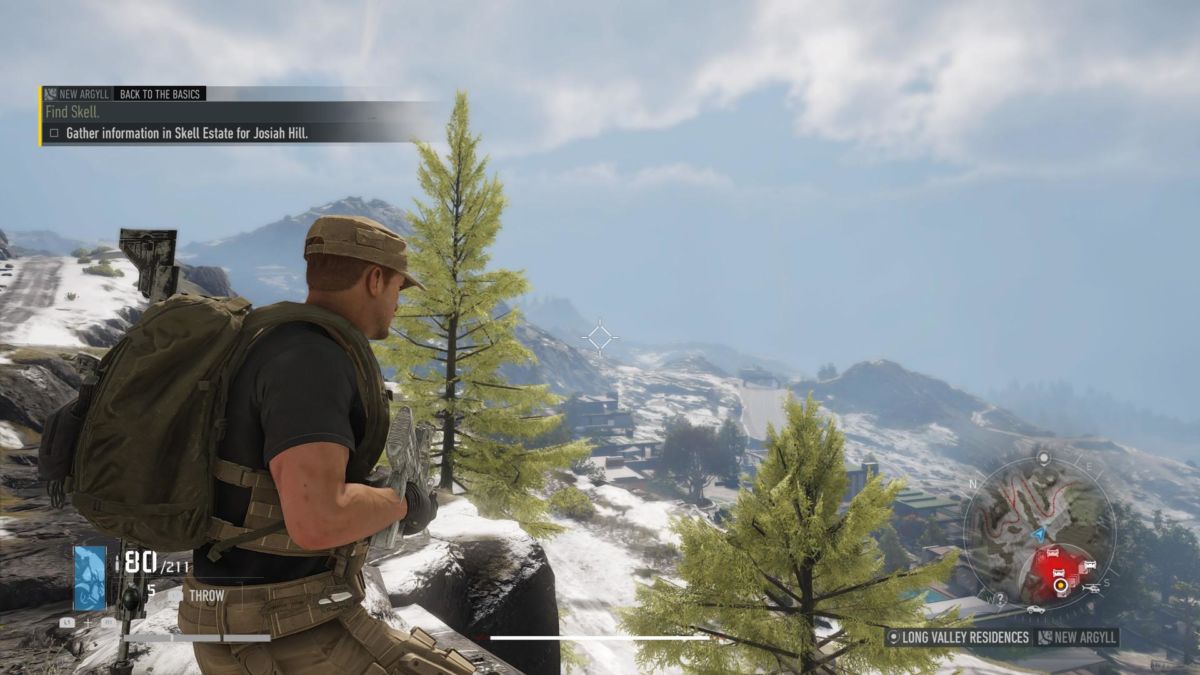Select the grenade throwable icon

pos(130,598)
